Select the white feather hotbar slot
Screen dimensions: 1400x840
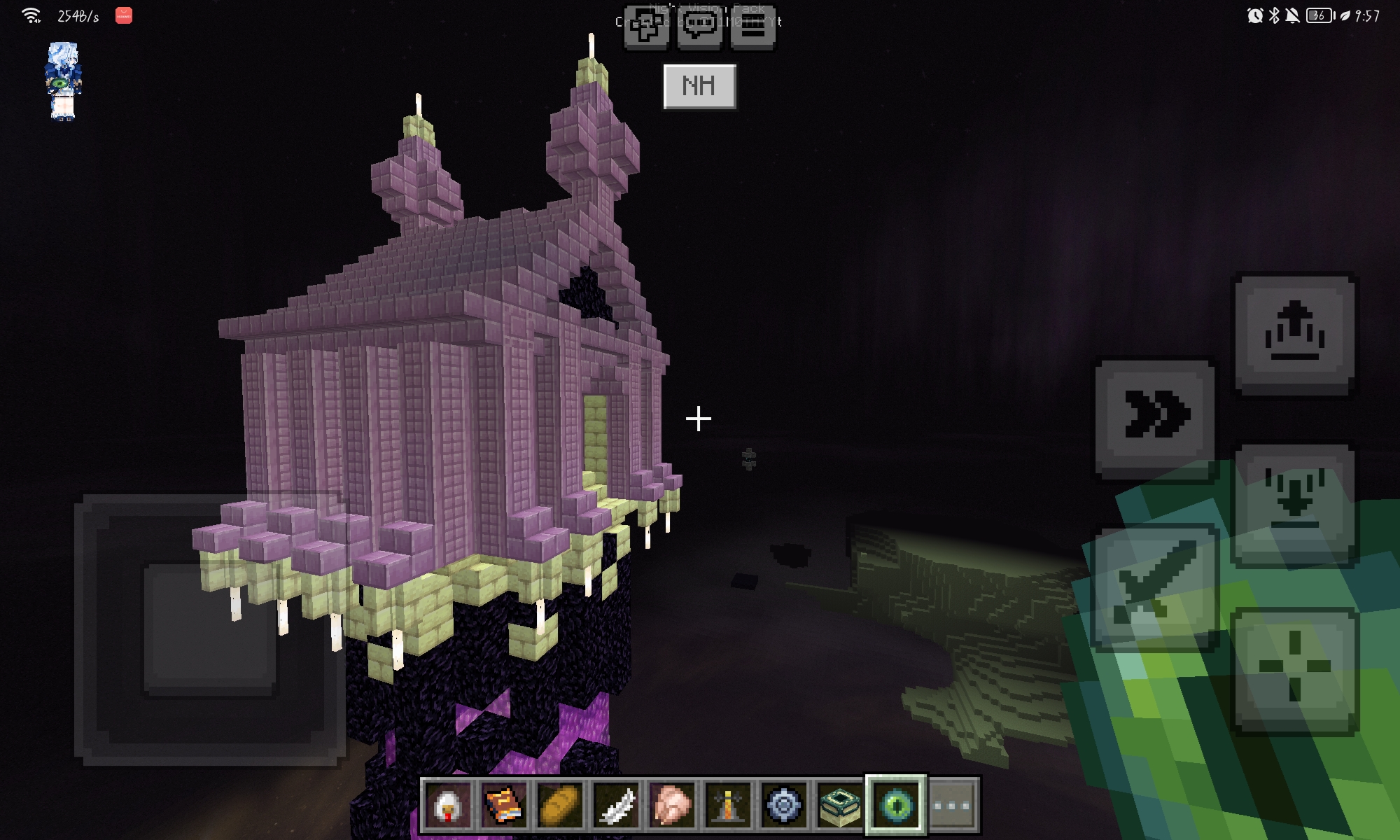click(x=616, y=805)
